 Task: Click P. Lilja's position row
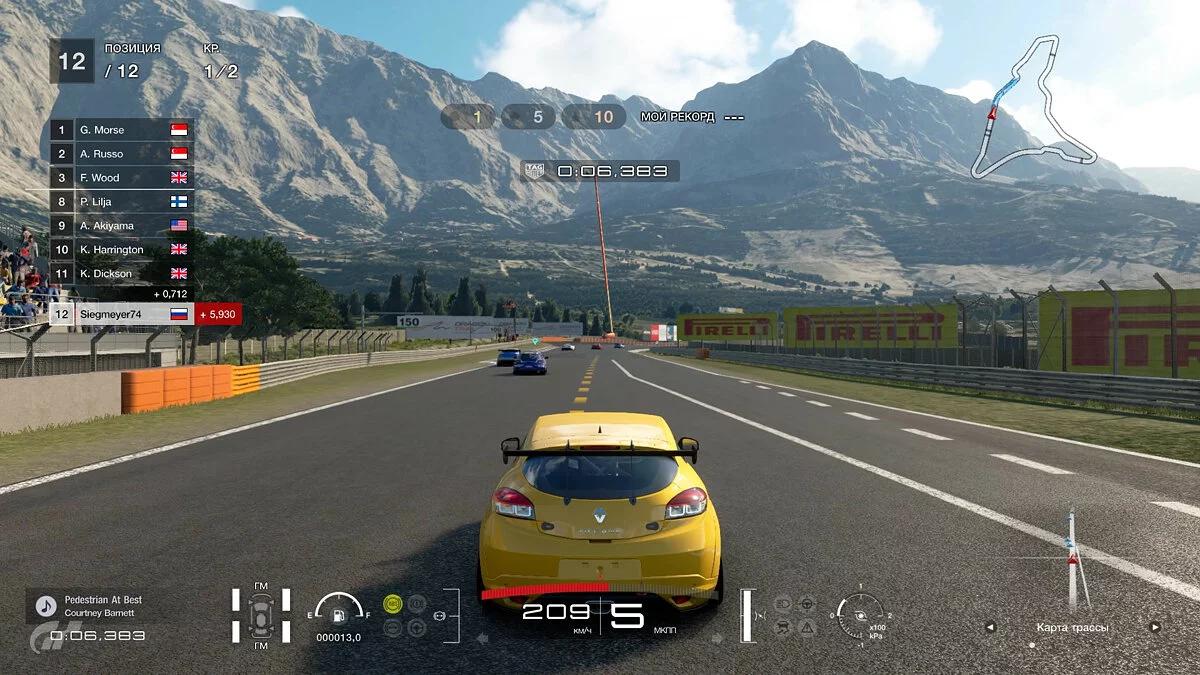coord(121,202)
